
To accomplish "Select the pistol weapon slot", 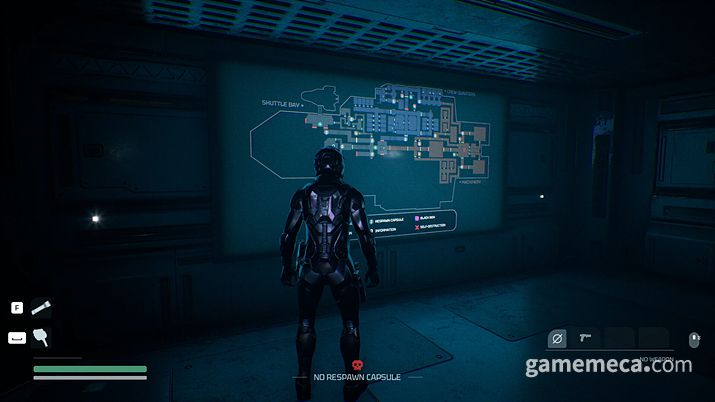I will coord(586,339).
